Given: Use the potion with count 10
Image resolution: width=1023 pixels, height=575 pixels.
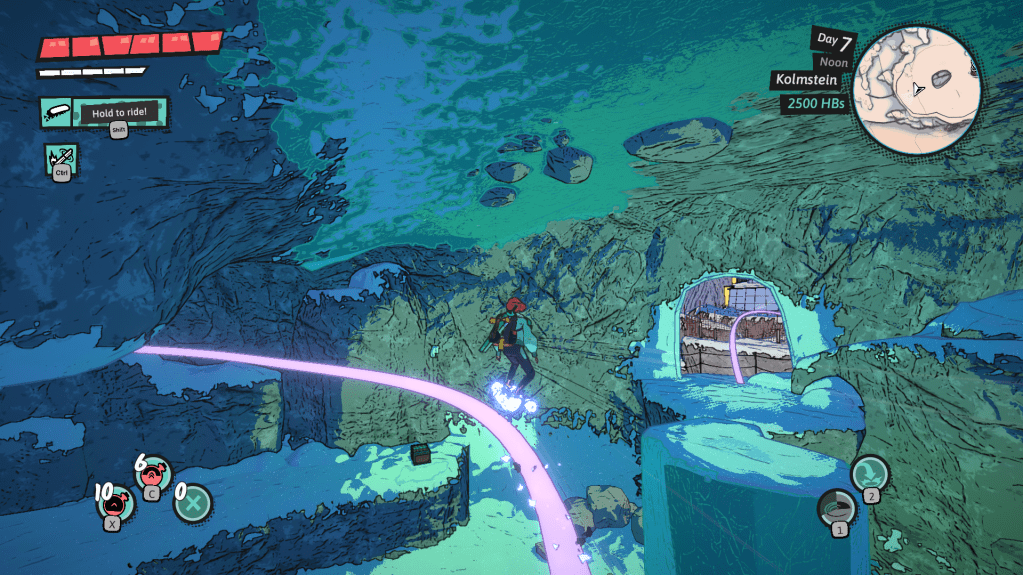Looking at the screenshot, I should coord(116,501).
